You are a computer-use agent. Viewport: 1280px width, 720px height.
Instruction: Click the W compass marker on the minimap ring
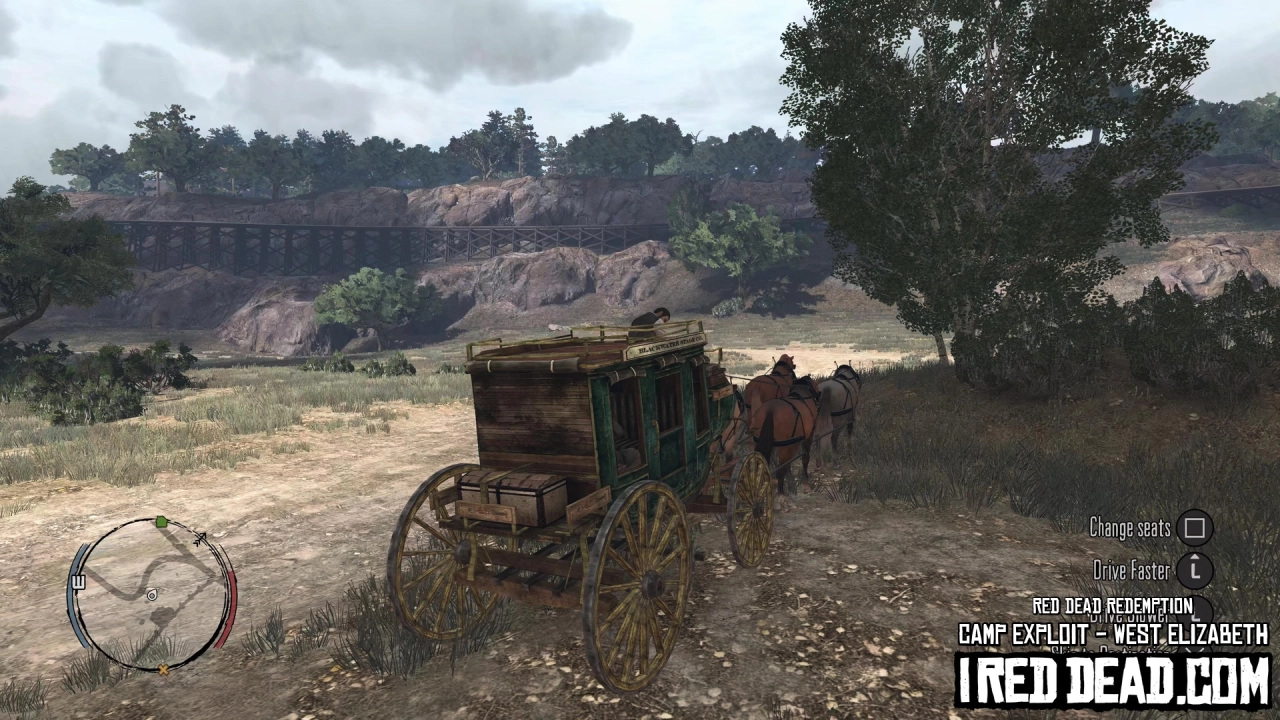78,582
